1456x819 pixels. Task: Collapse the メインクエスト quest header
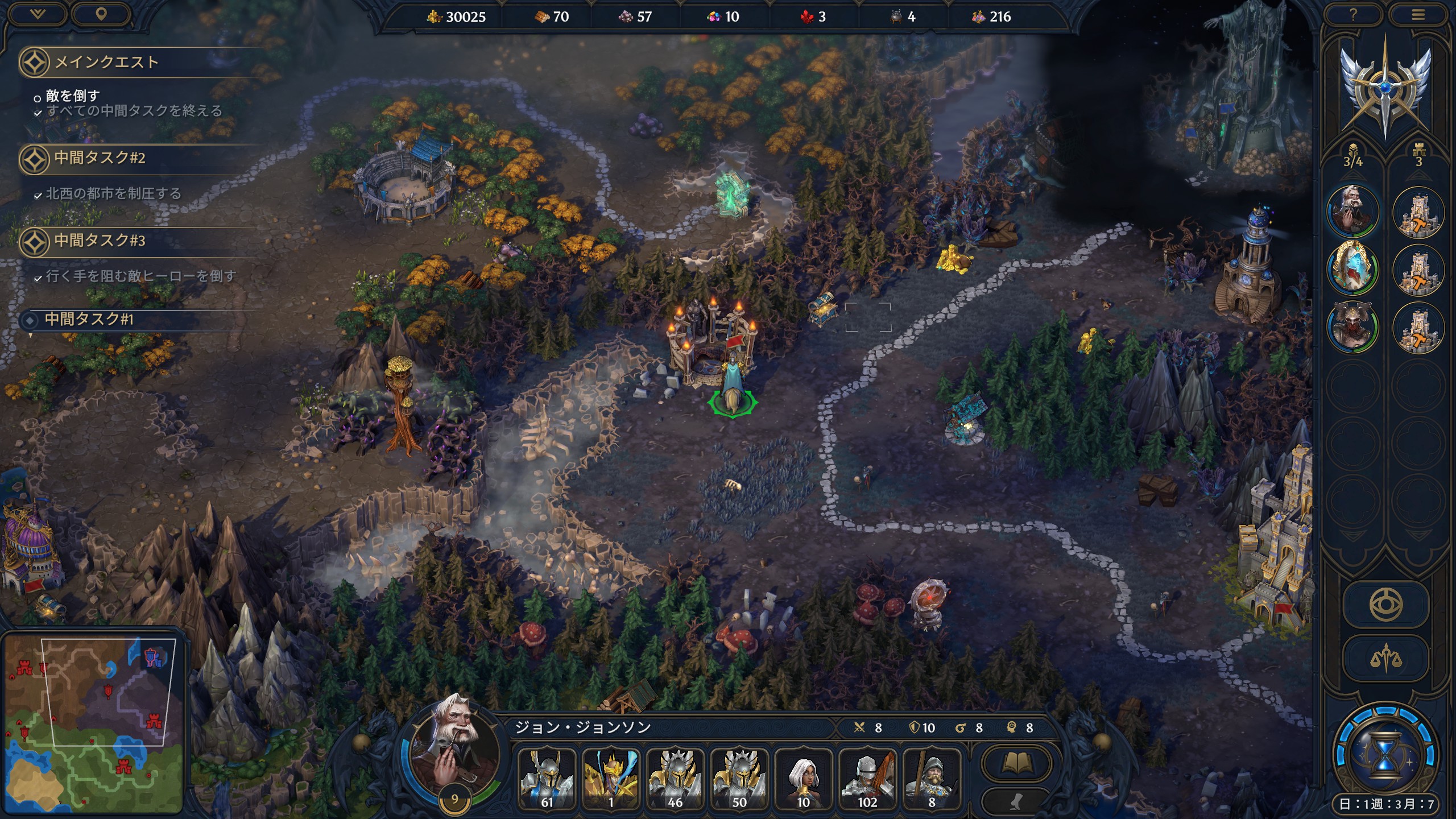(x=106, y=62)
